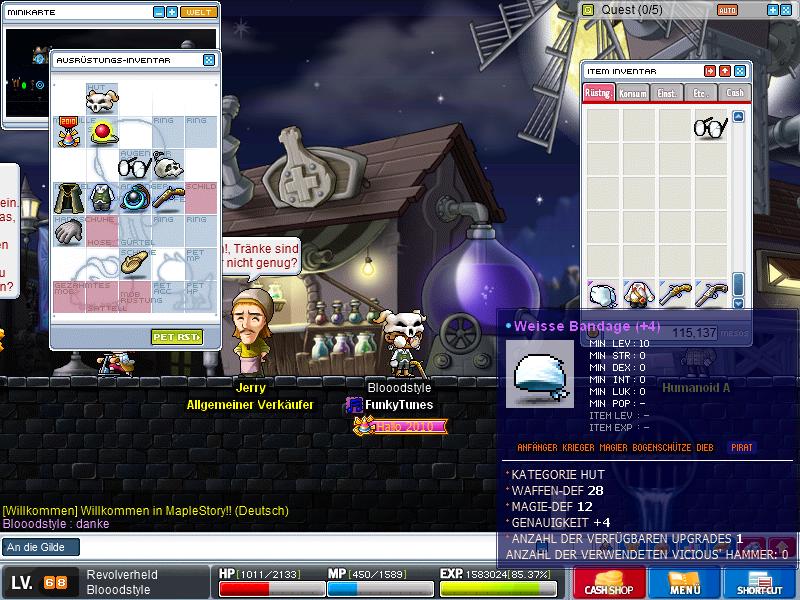The height and width of the screenshot is (600, 800).
Task: Close the Ausrüstungs-Inventar window
Action: coord(209,60)
